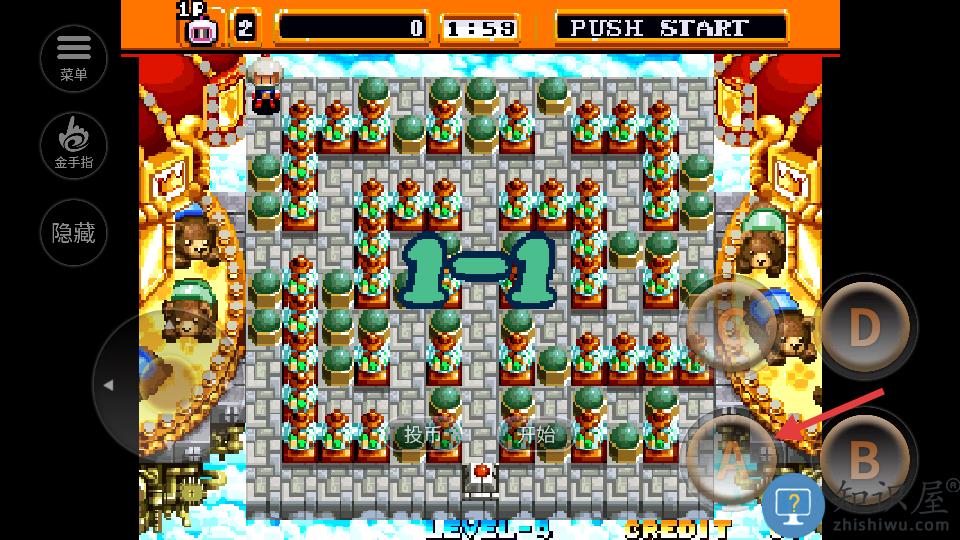
Task: Open the 金手指 cheats button
Action: [x=74, y=145]
